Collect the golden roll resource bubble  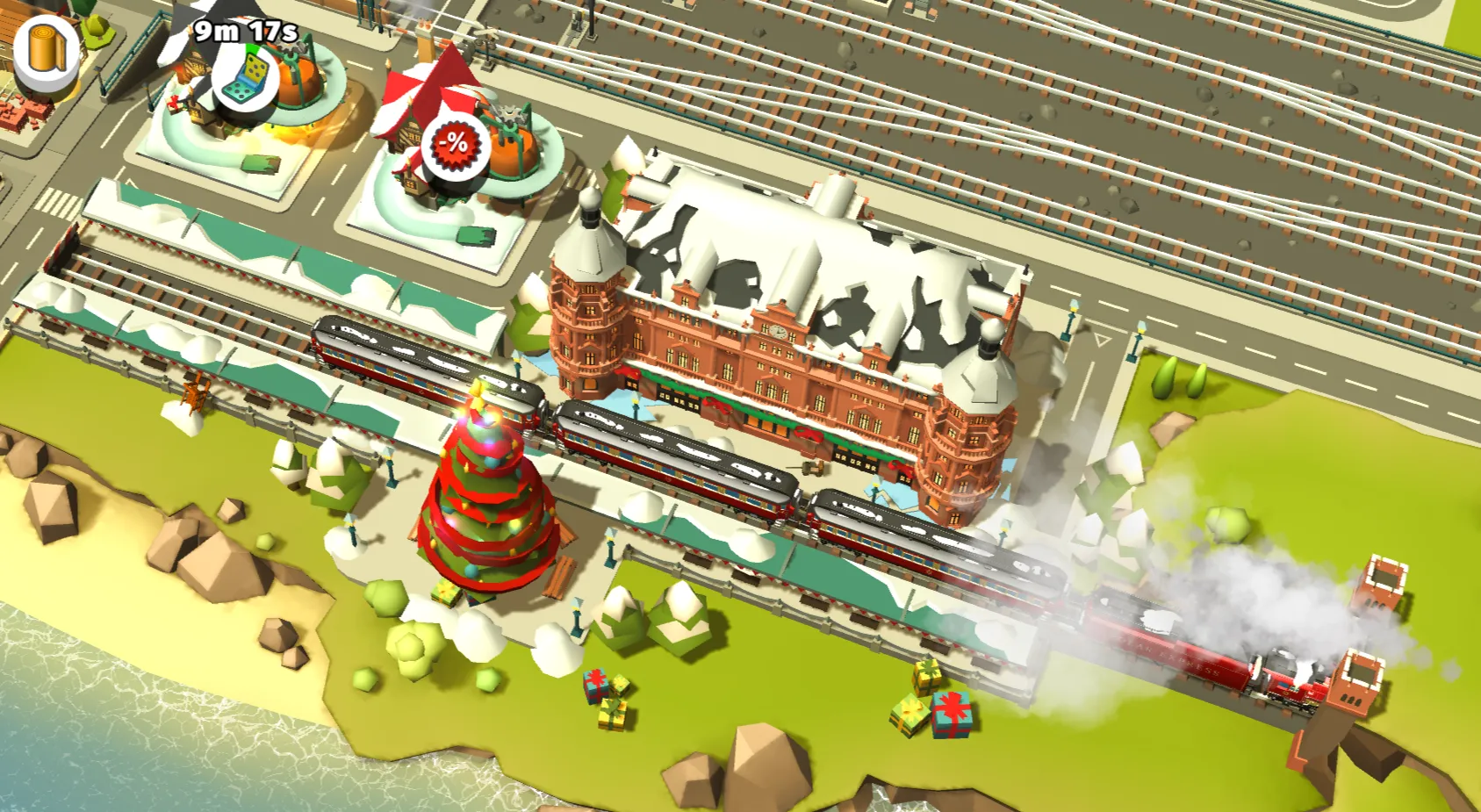tap(44, 48)
